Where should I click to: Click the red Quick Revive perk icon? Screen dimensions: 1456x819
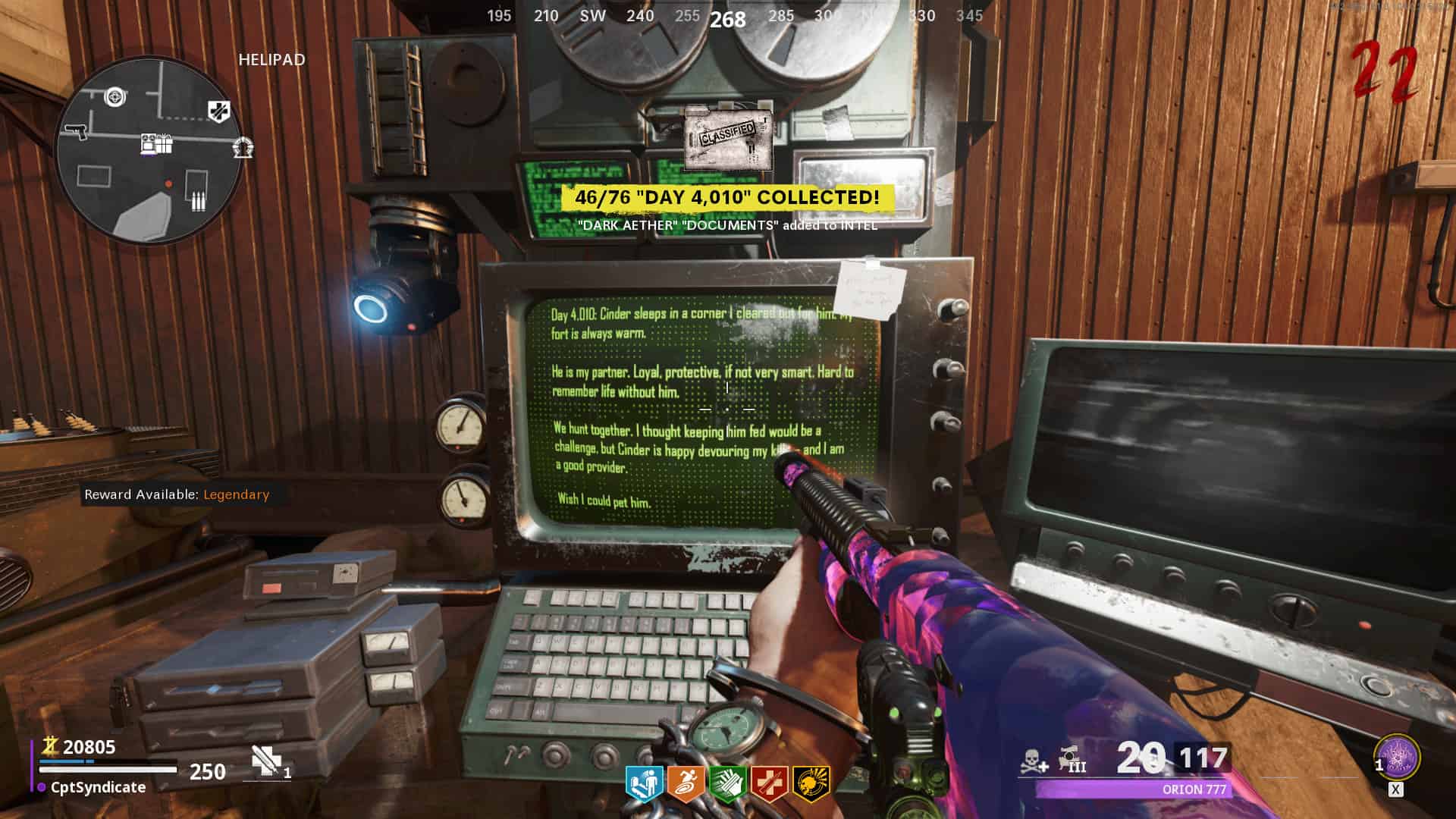pyautogui.click(x=769, y=784)
